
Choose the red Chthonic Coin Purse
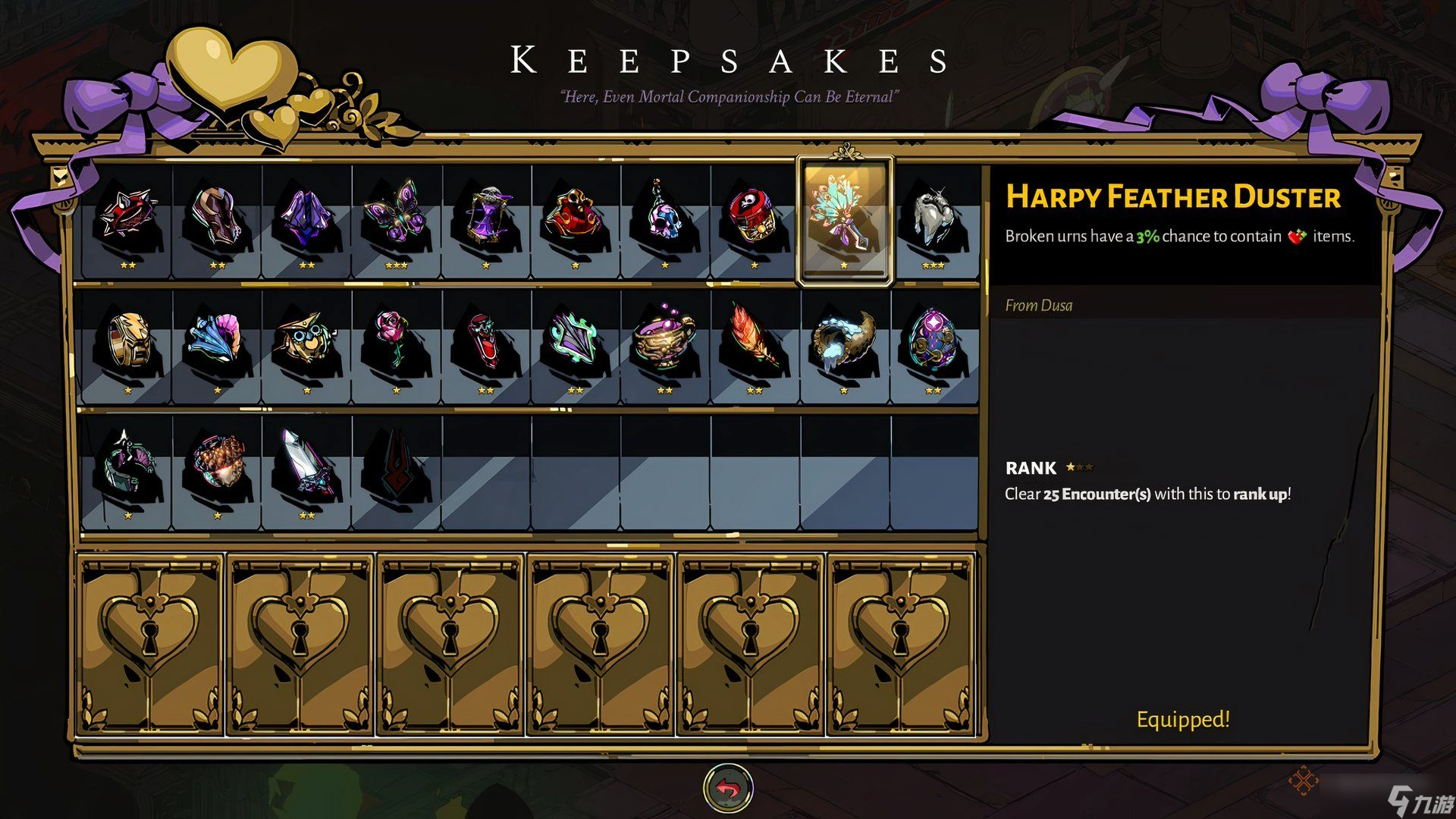[x=575, y=217]
